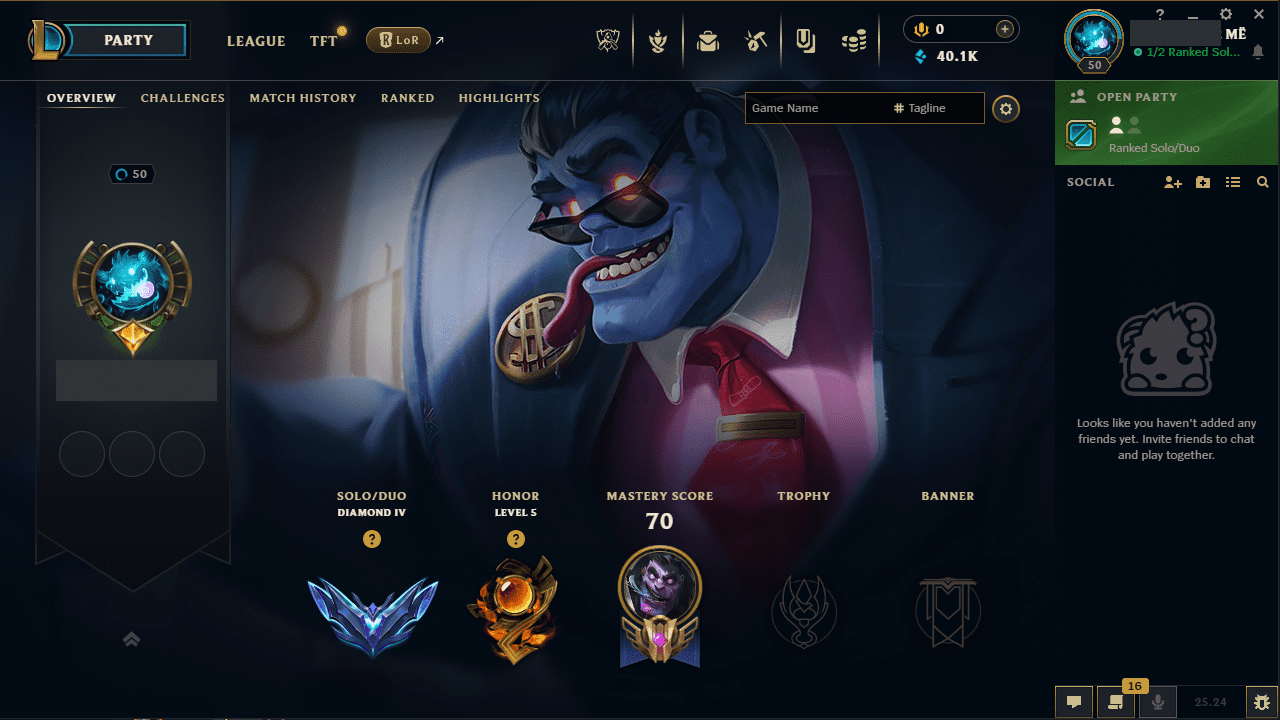Collapse the rank banner chevron

pyautogui.click(x=131, y=639)
